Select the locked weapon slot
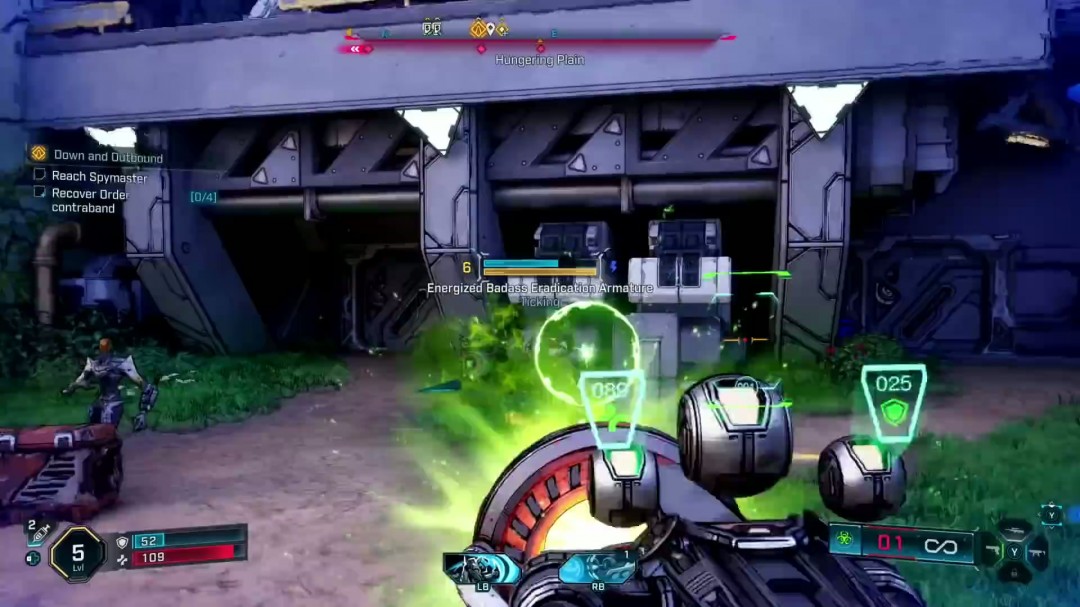Screen dimensions: 1080x607 coord(1015,574)
